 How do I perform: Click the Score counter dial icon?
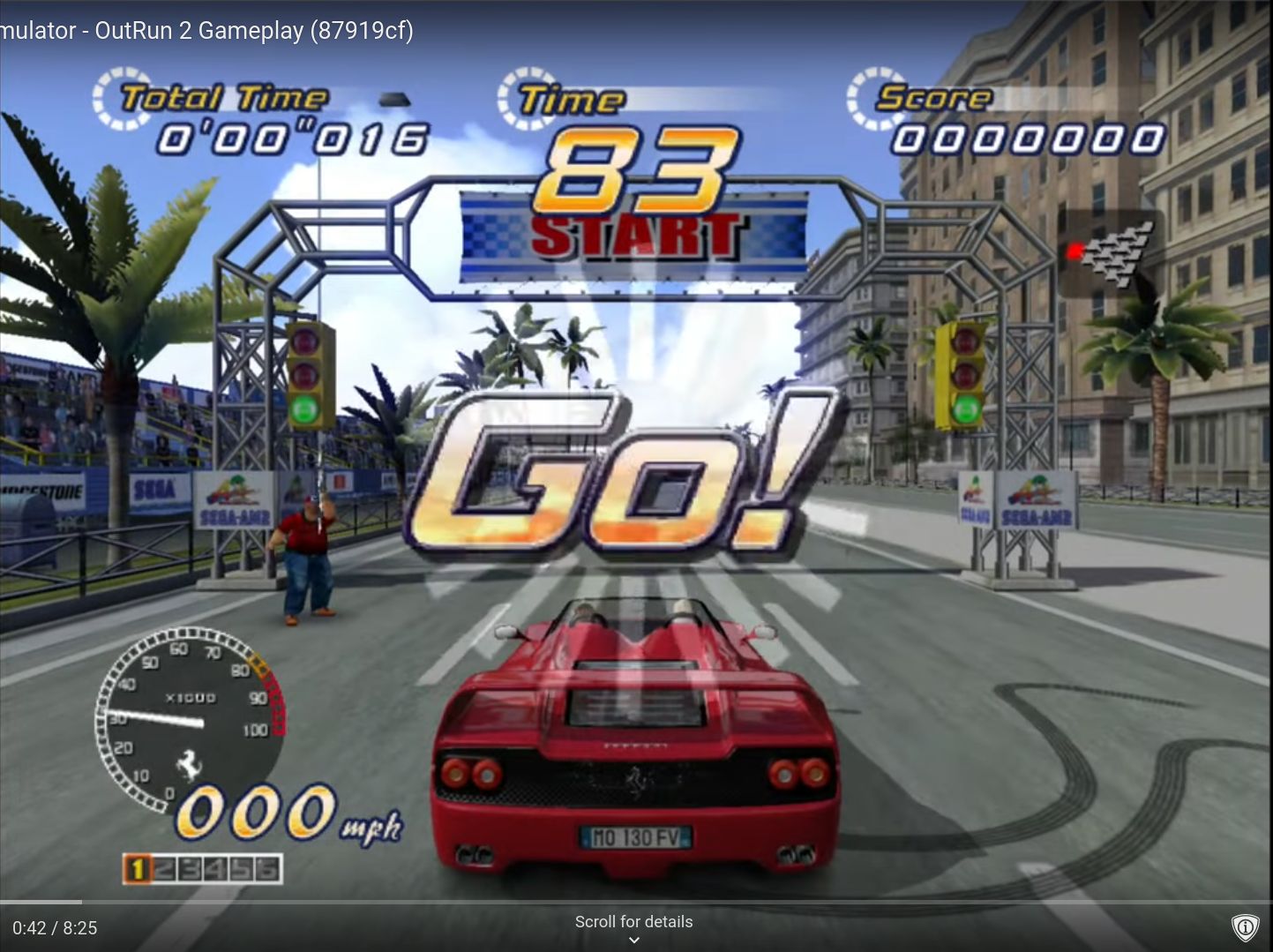873,95
